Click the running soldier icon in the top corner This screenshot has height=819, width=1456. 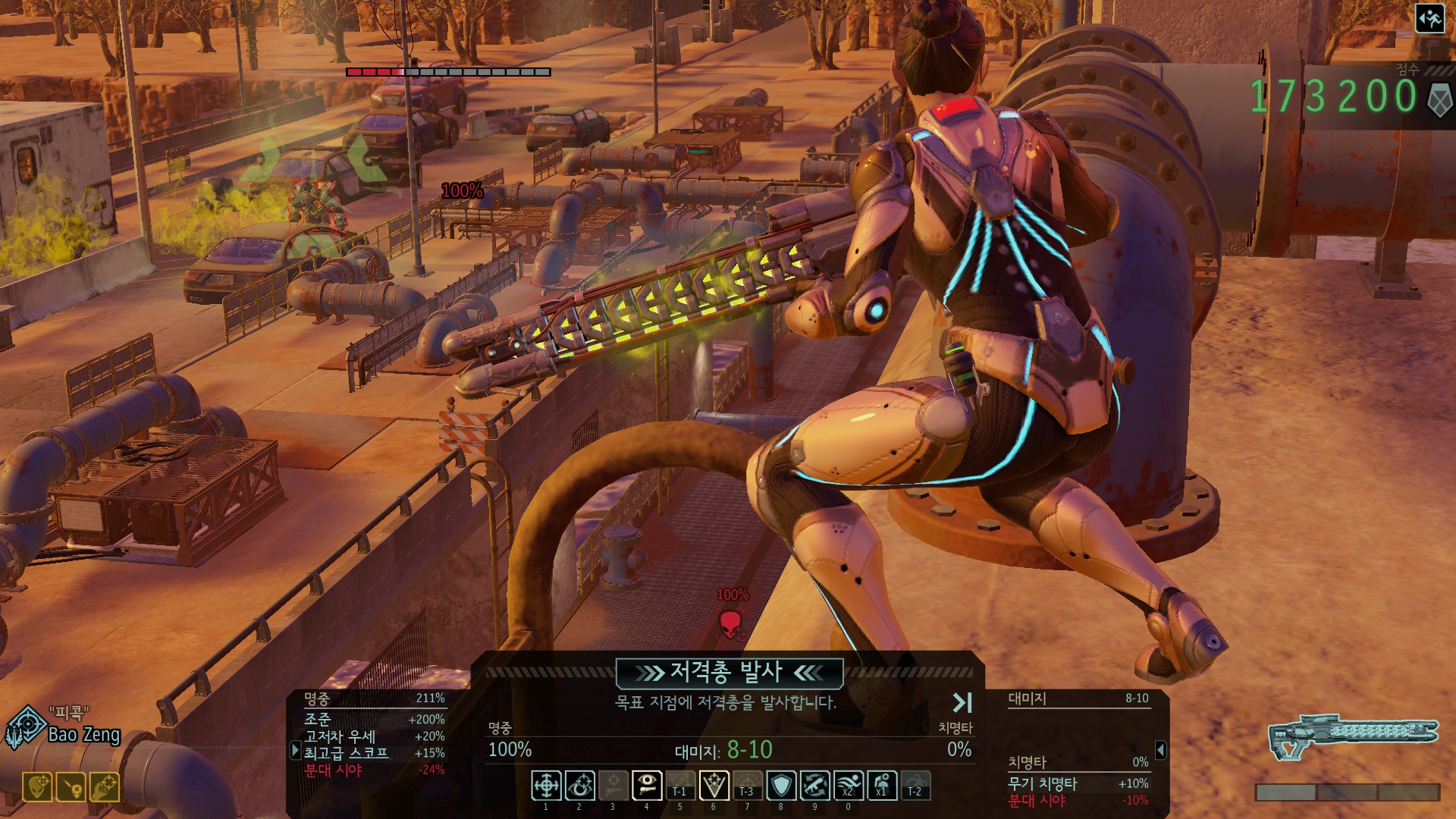tap(1430, 19)
